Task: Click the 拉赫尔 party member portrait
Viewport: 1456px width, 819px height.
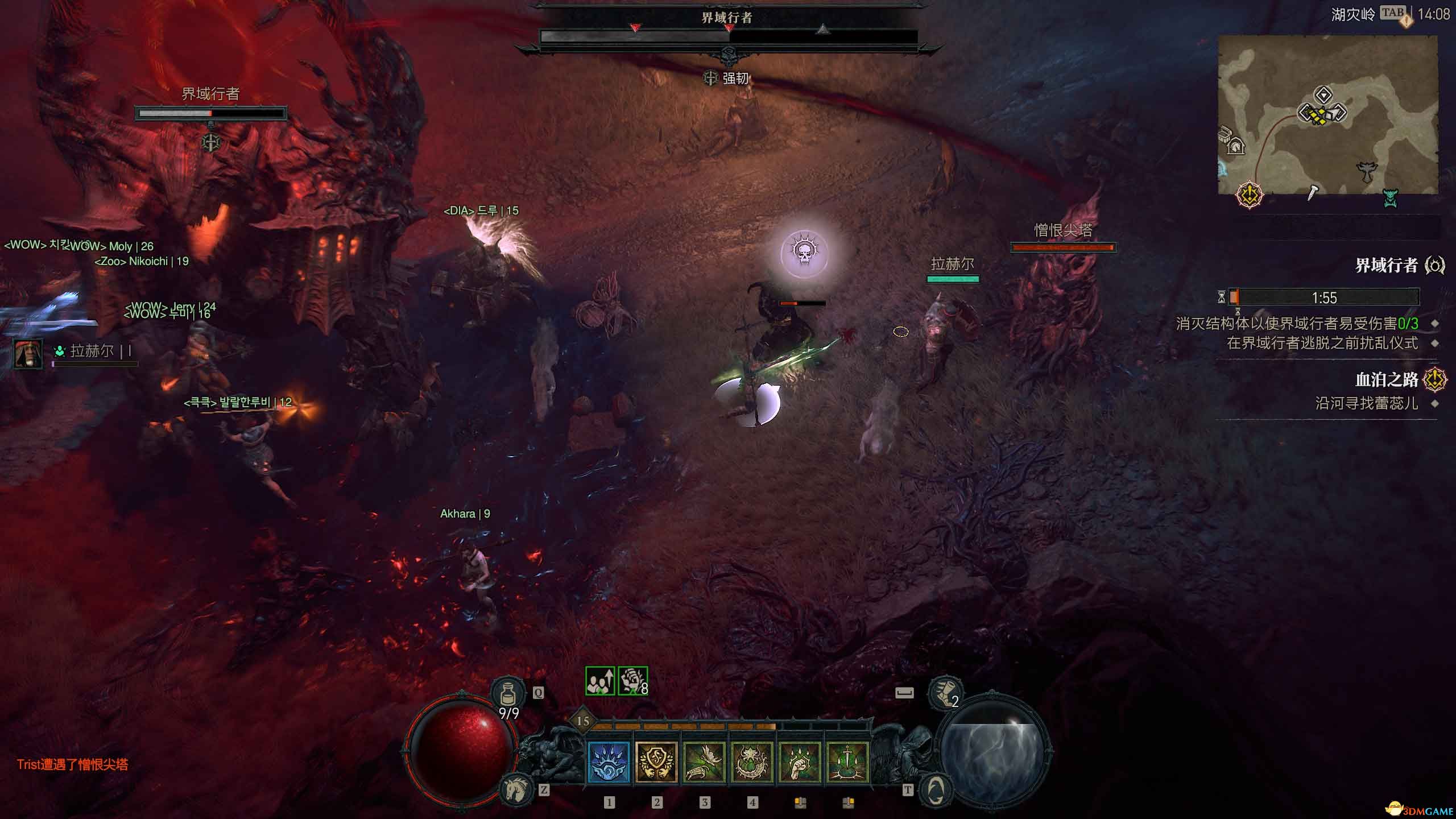Action: click(x=27, y=353)
